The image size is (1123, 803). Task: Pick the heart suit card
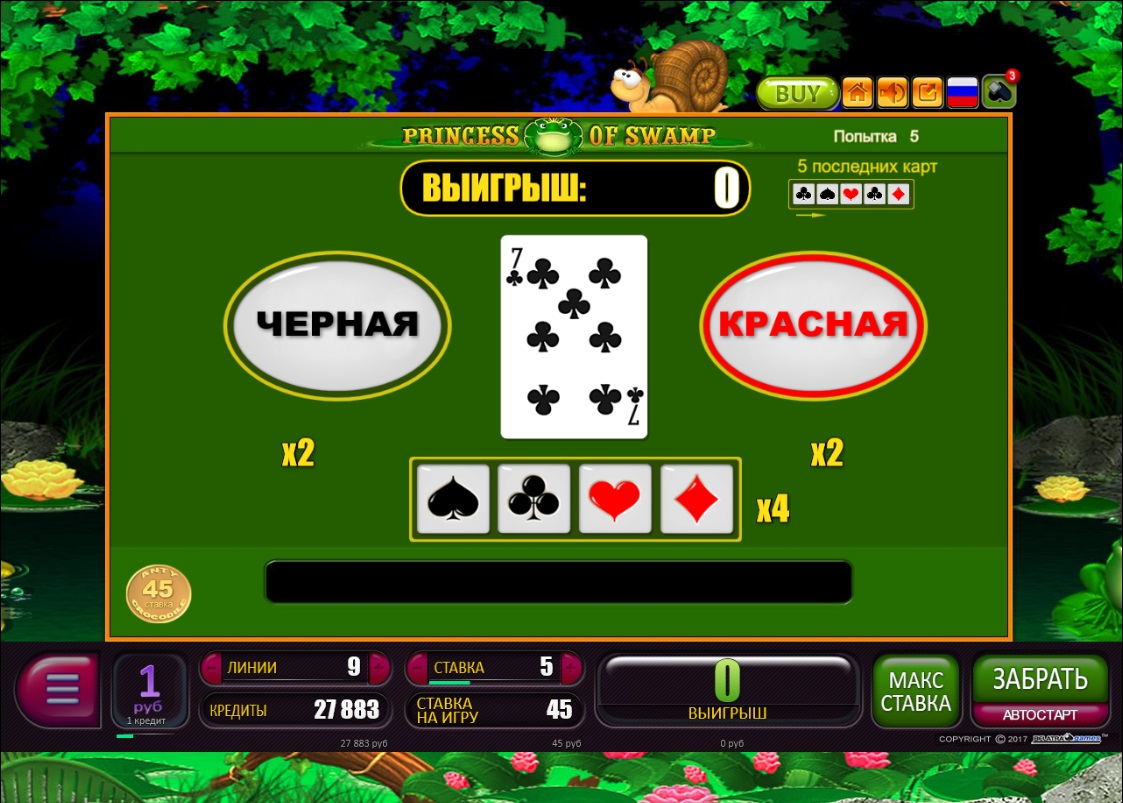pos(615,499)
